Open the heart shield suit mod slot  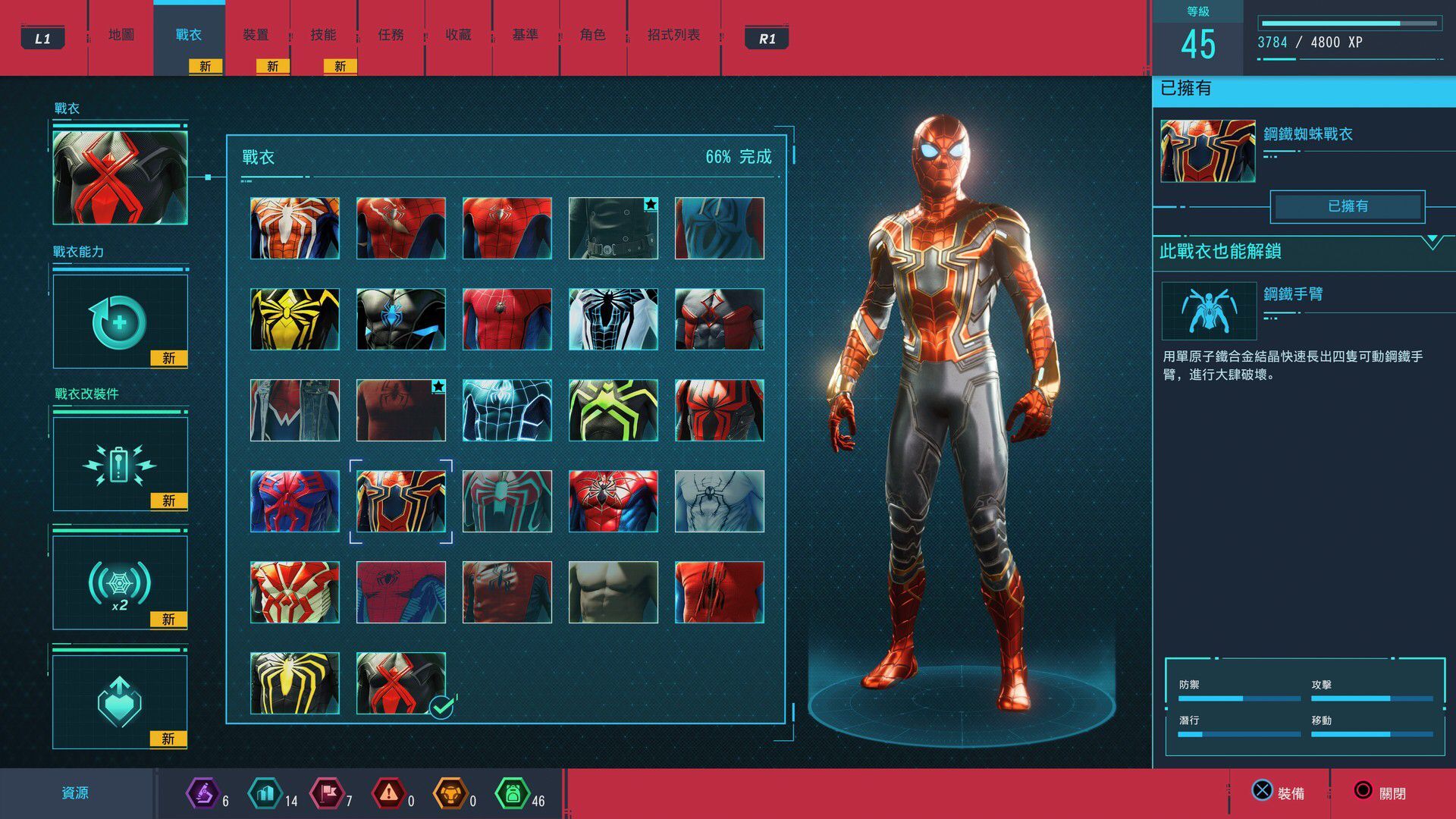coord(120,701)
